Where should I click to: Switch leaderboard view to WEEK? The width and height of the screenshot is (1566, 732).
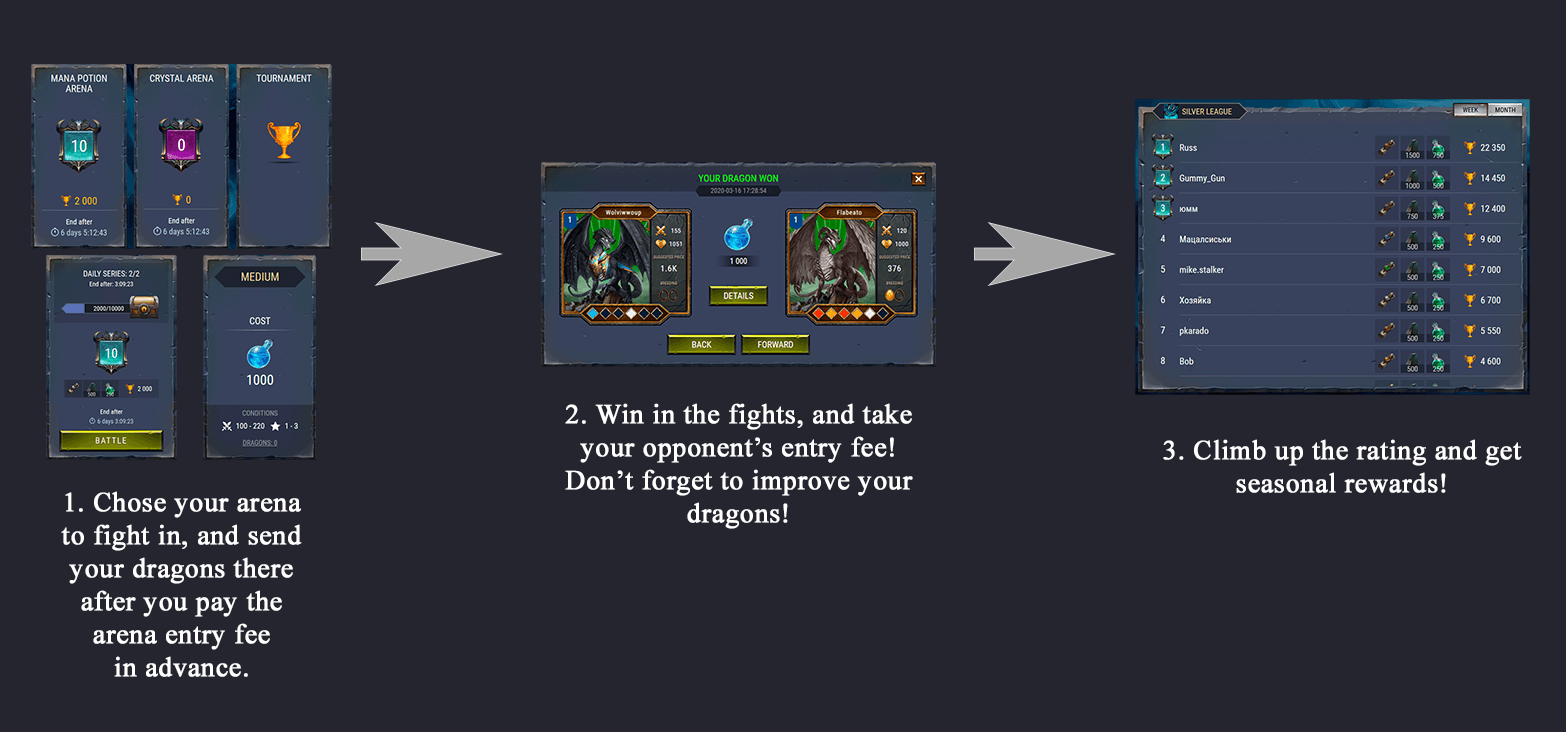coord(1470,110)
